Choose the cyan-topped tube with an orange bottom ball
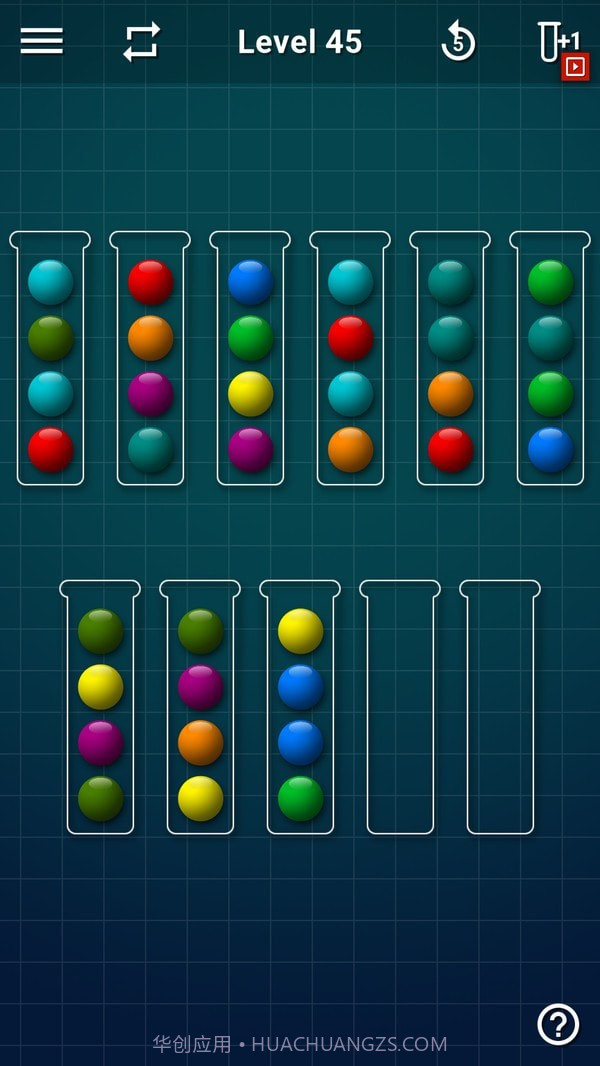This screenshot has height=1066, width=600. tap(350, 360)
